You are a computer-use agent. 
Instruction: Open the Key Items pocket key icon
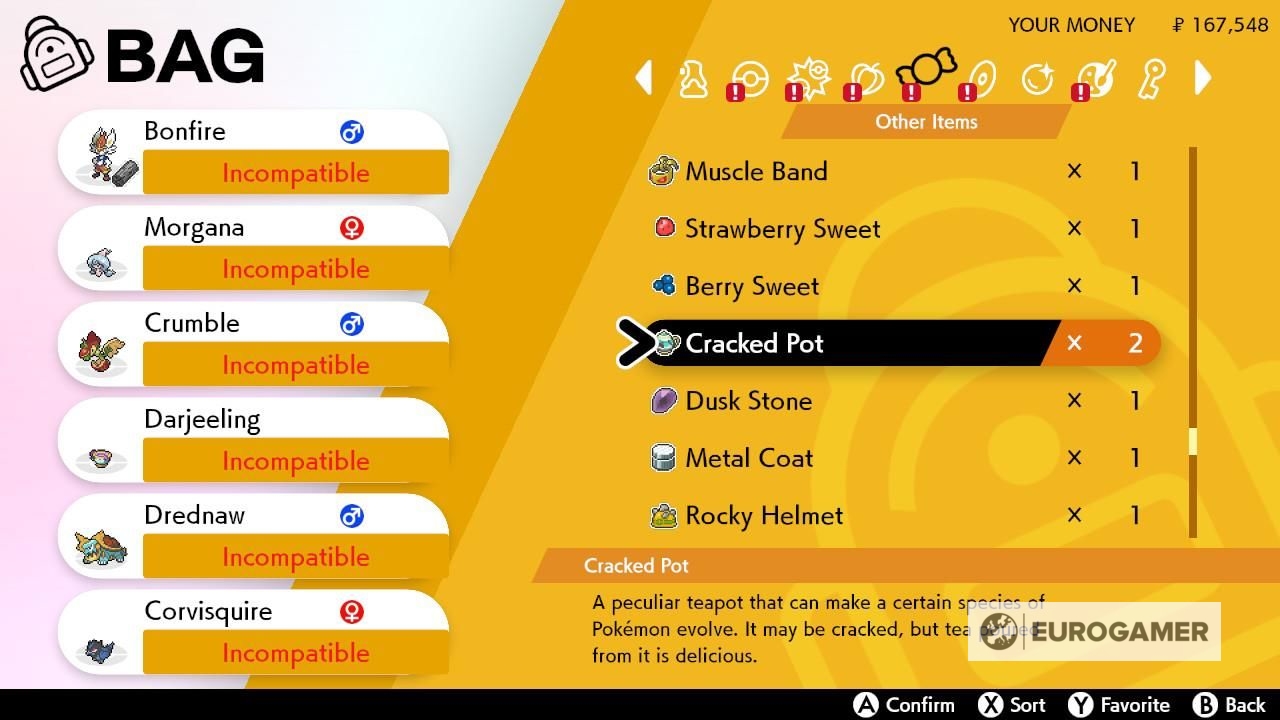tap(1150, 78)
